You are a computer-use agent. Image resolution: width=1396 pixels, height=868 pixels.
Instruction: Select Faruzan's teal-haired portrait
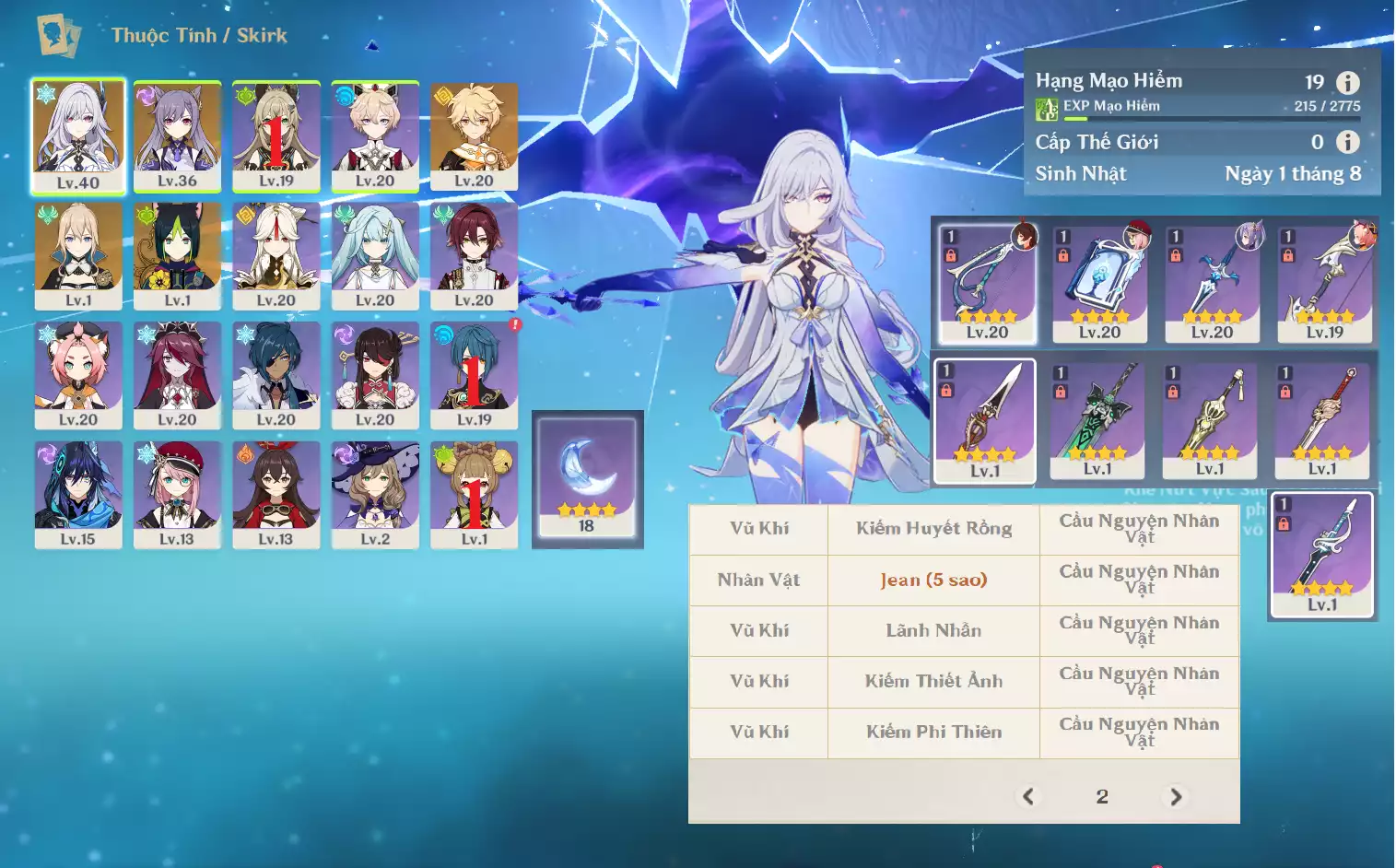coord(375,254)
